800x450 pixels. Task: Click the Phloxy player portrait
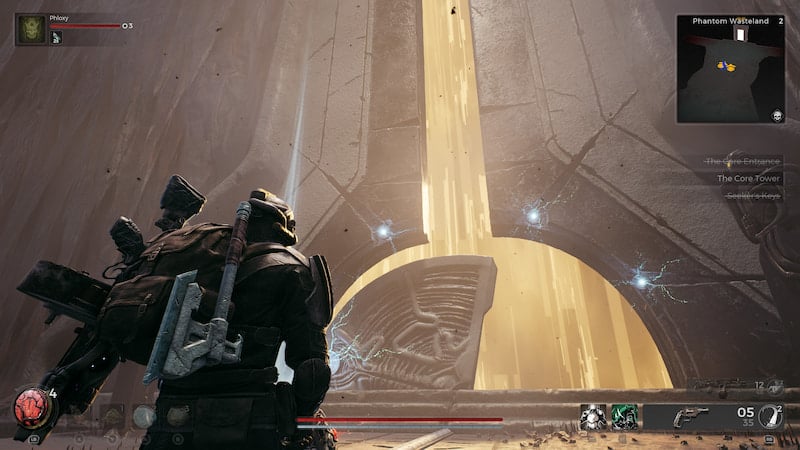click(x=30, y=29)
